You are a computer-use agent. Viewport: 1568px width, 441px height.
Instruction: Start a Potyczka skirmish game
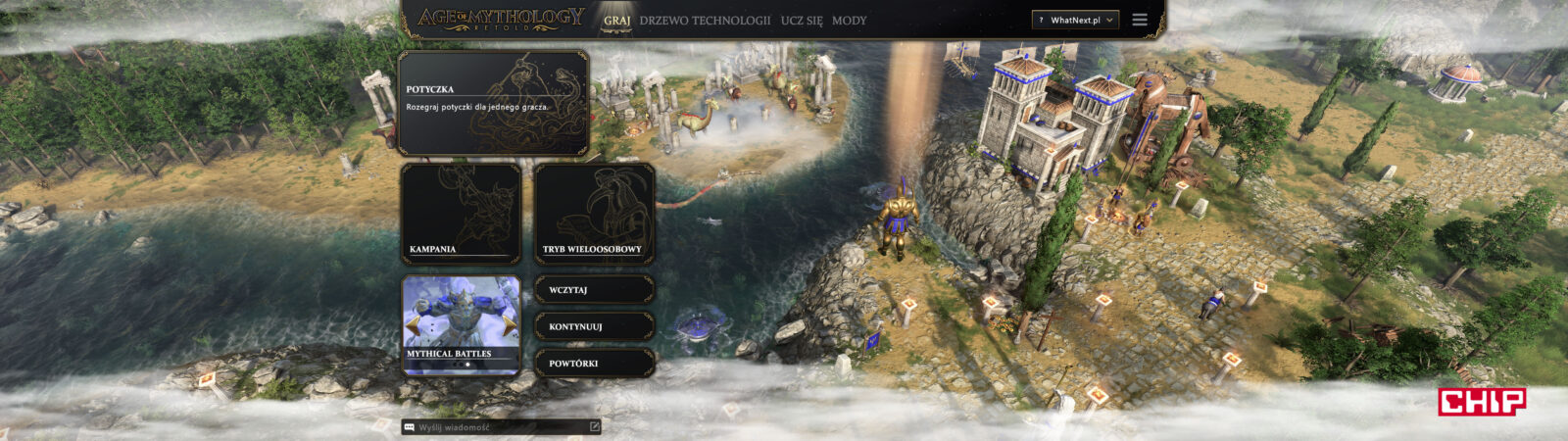493,104
